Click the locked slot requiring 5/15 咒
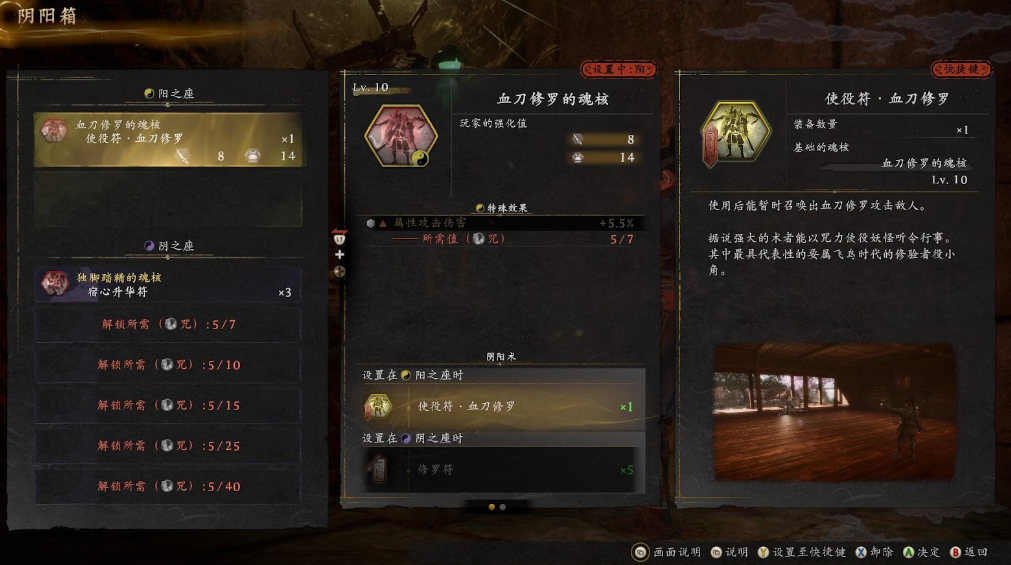This screenshot has height=565, width=1011. click(168, 406)
